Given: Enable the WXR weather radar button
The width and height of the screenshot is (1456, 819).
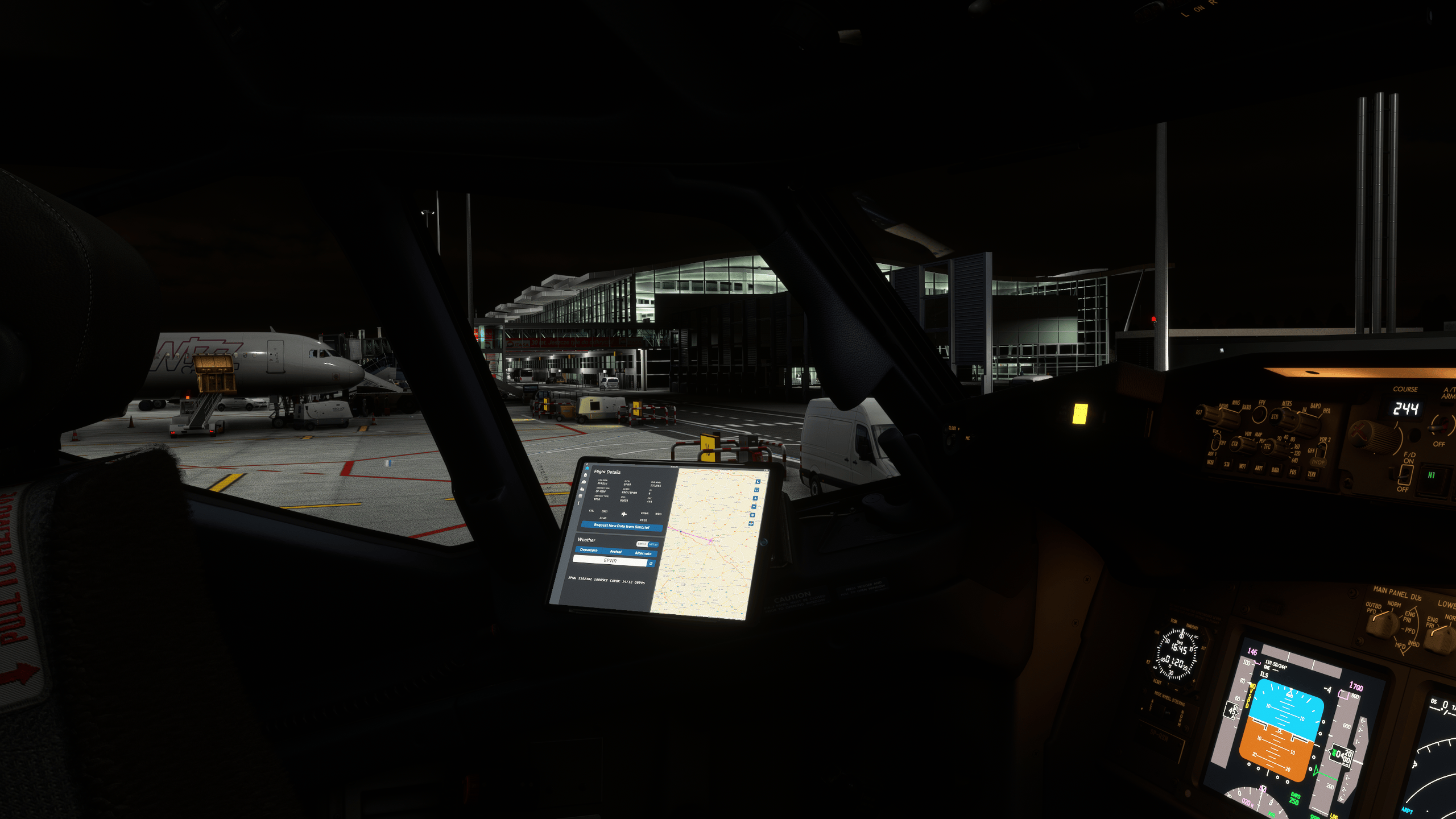Looking at the screenshot, I should click(1210, 462).
